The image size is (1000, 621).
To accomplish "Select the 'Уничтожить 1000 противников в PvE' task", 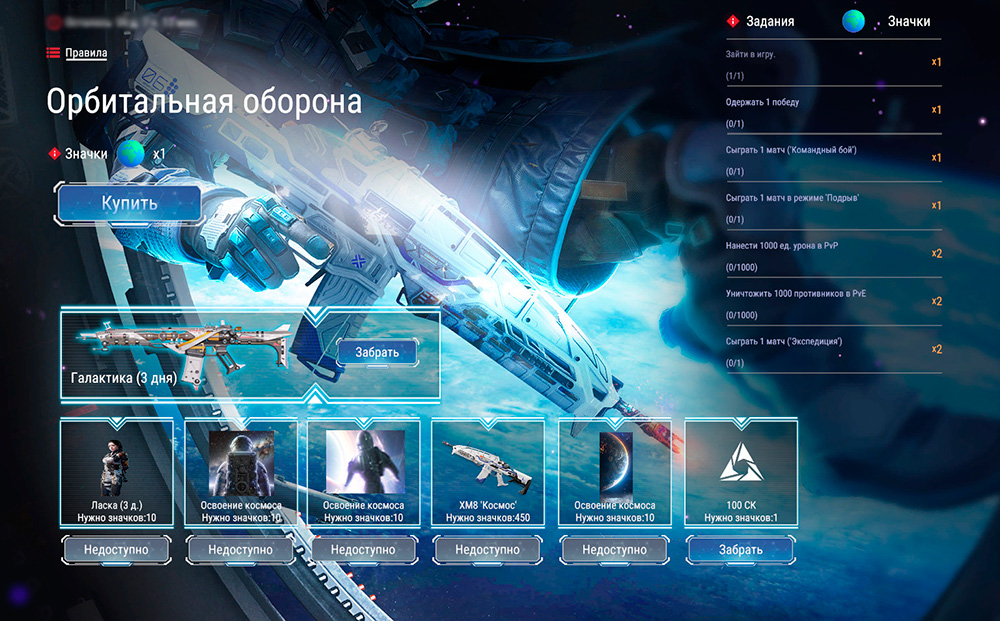I will pyautogui.click(x=832, y=302).
